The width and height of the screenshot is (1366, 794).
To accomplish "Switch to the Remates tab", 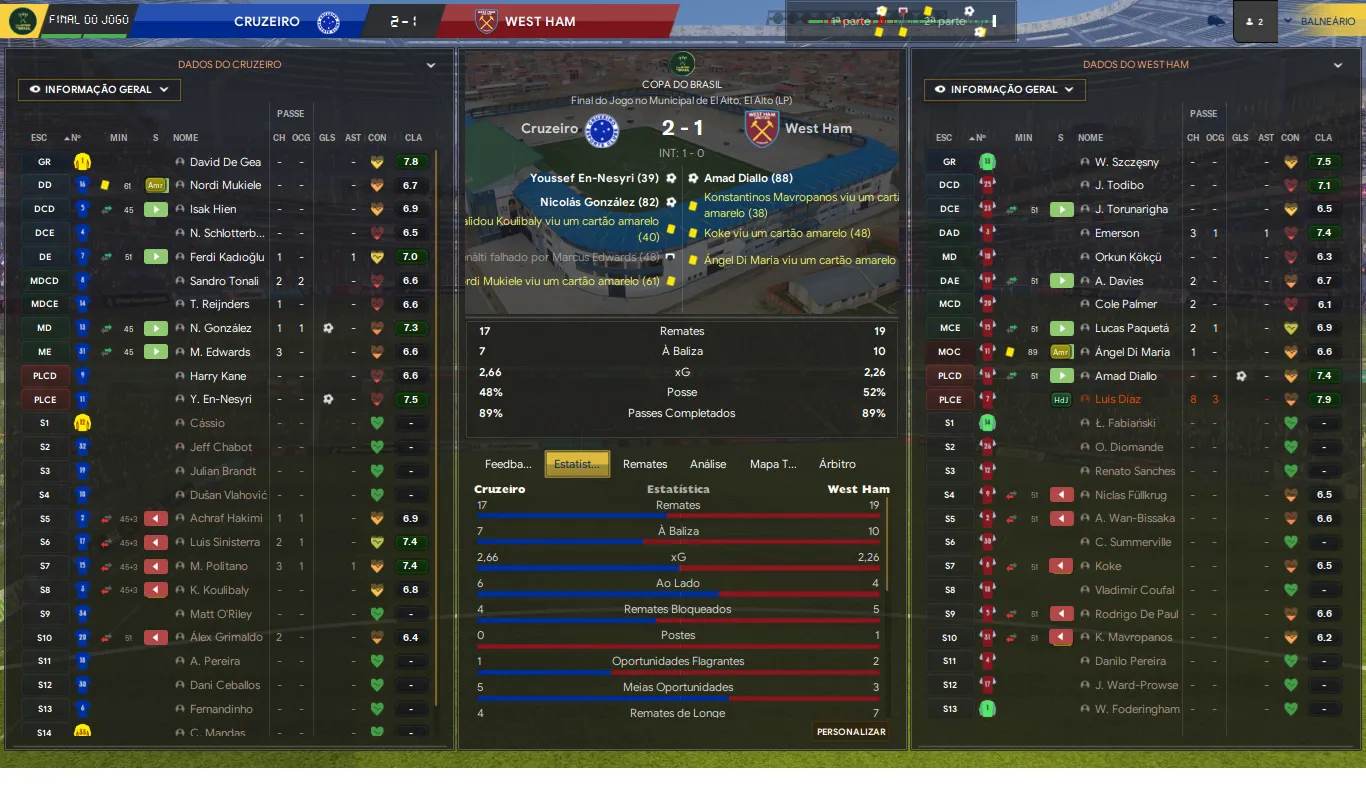I will coord(645,464).
